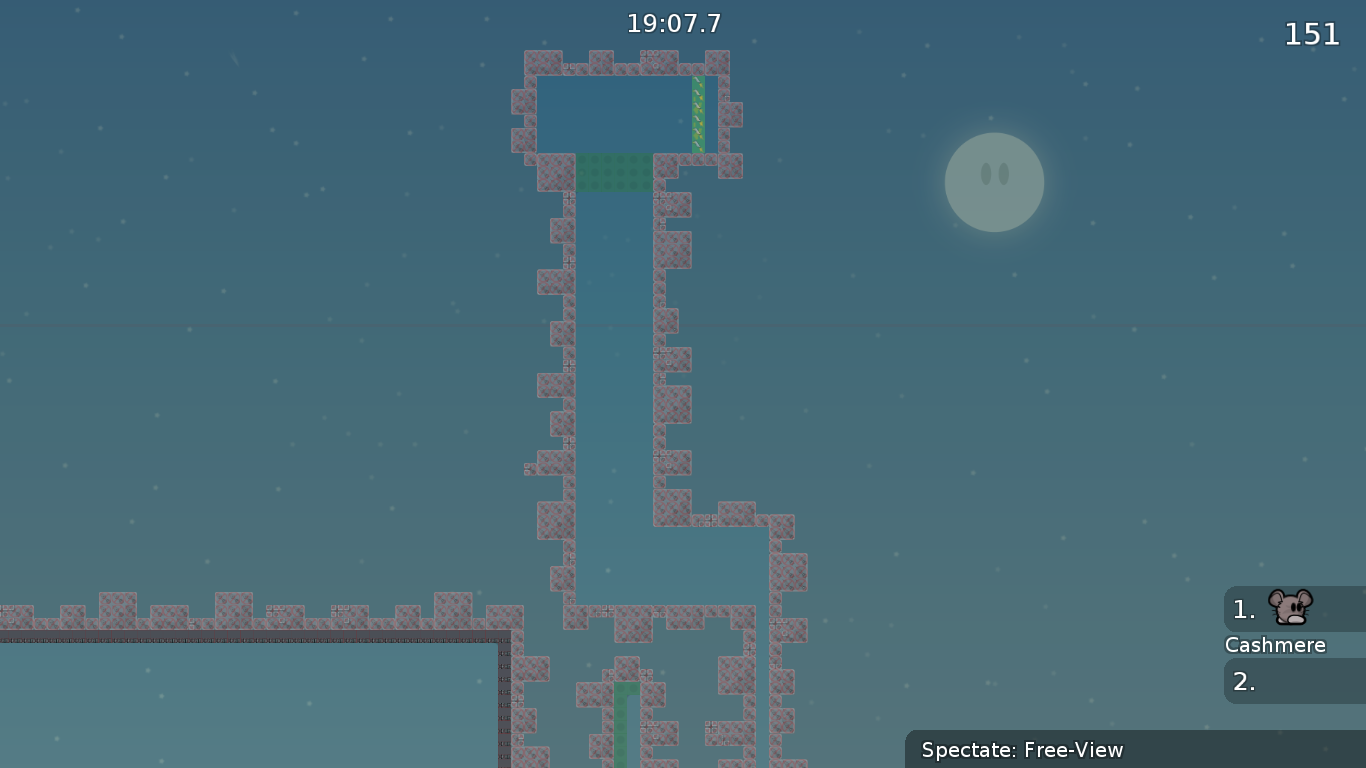Click the match timer showing 19:07.7
This screenshot has width=1366, height=768.
pos(674,23)
